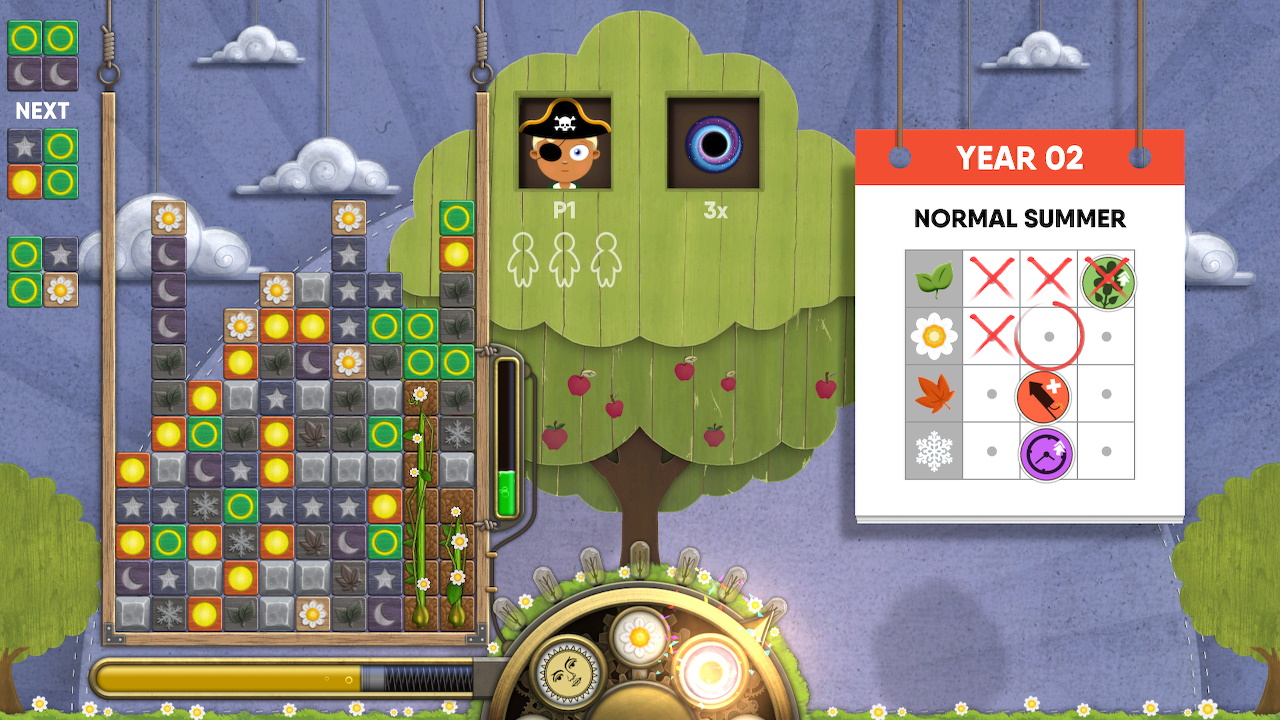
Task: Click the NORMAL SUMMER heading
Action: pos(1020,219)
